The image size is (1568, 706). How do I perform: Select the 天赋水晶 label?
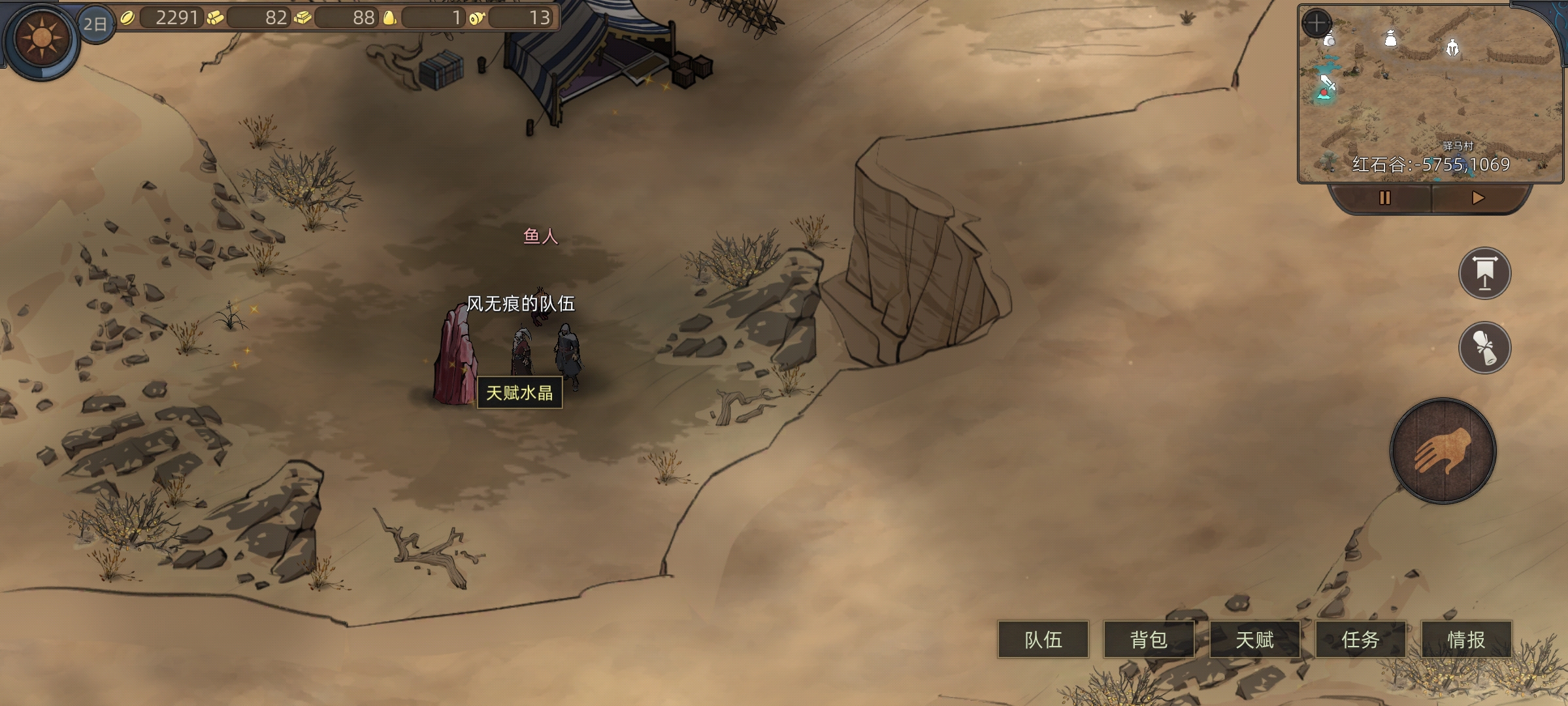519,393
